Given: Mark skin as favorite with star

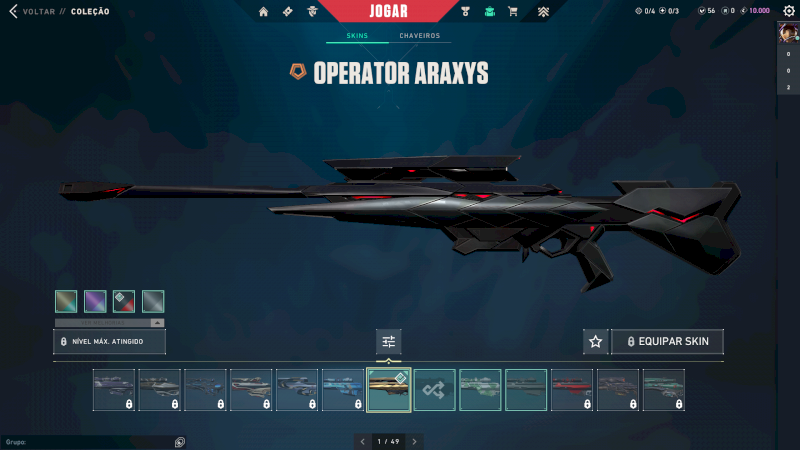Looking at the screenshot, I should [596, 342].
